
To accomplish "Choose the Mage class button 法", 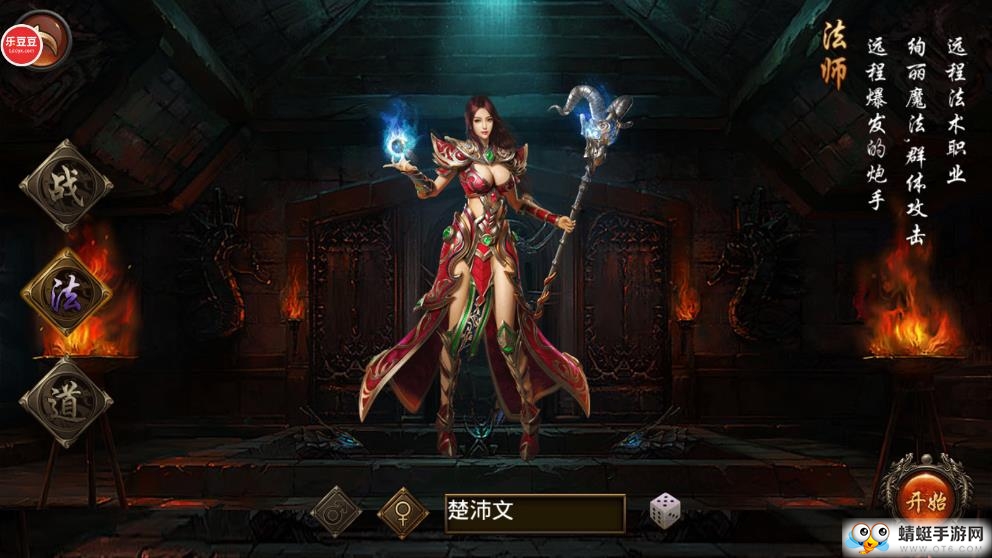I will point(66,292).
